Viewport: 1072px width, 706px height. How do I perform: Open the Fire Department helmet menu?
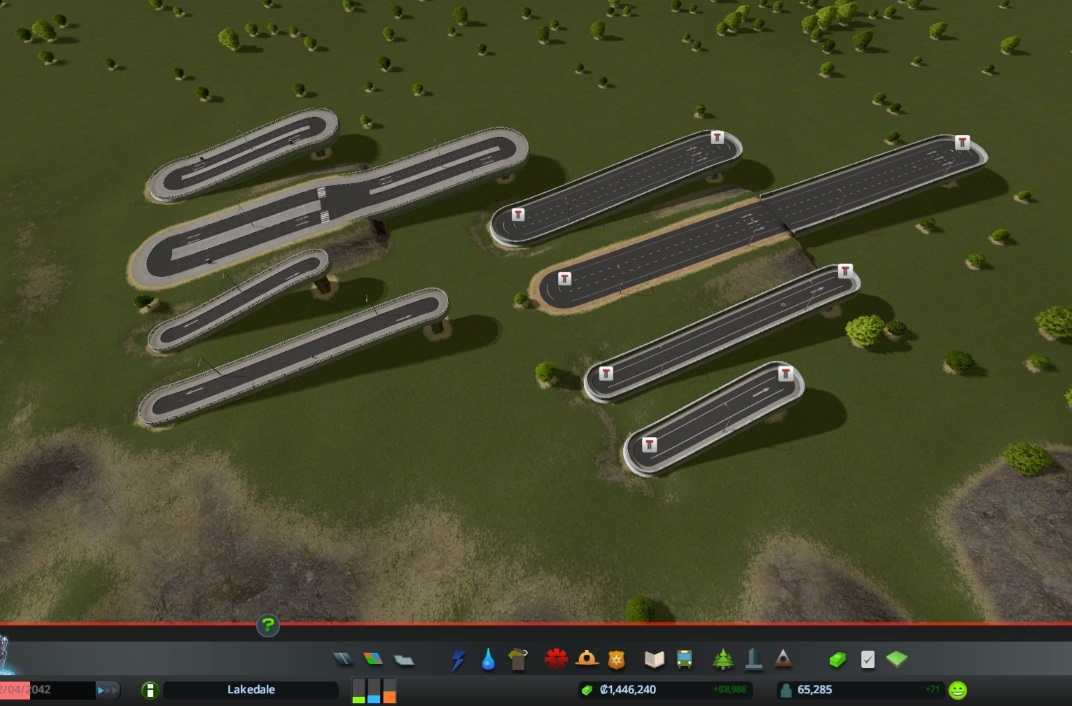[587, 659]
